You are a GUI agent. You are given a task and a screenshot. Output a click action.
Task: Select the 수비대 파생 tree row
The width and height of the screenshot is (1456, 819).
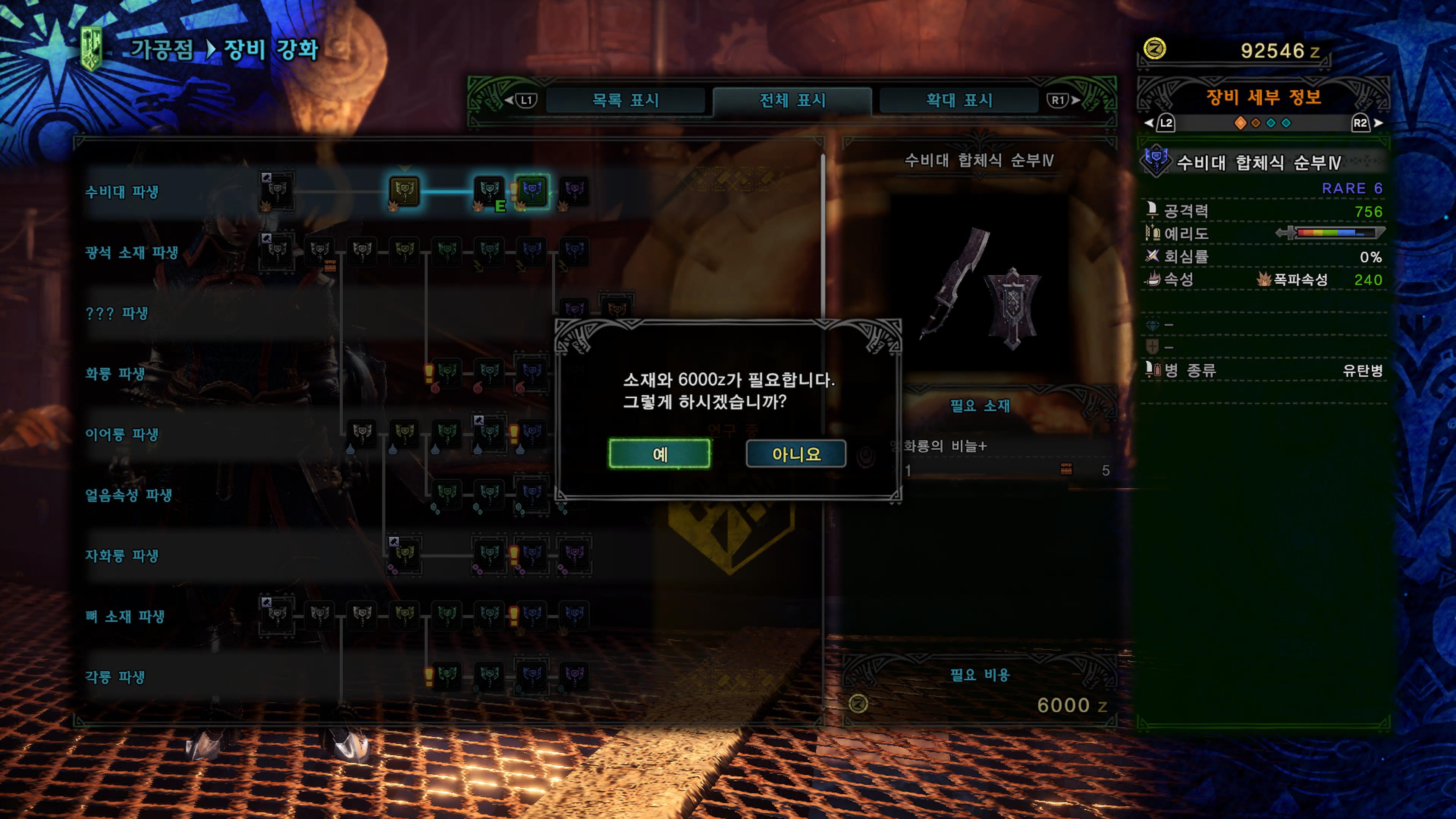click(121, 192)
